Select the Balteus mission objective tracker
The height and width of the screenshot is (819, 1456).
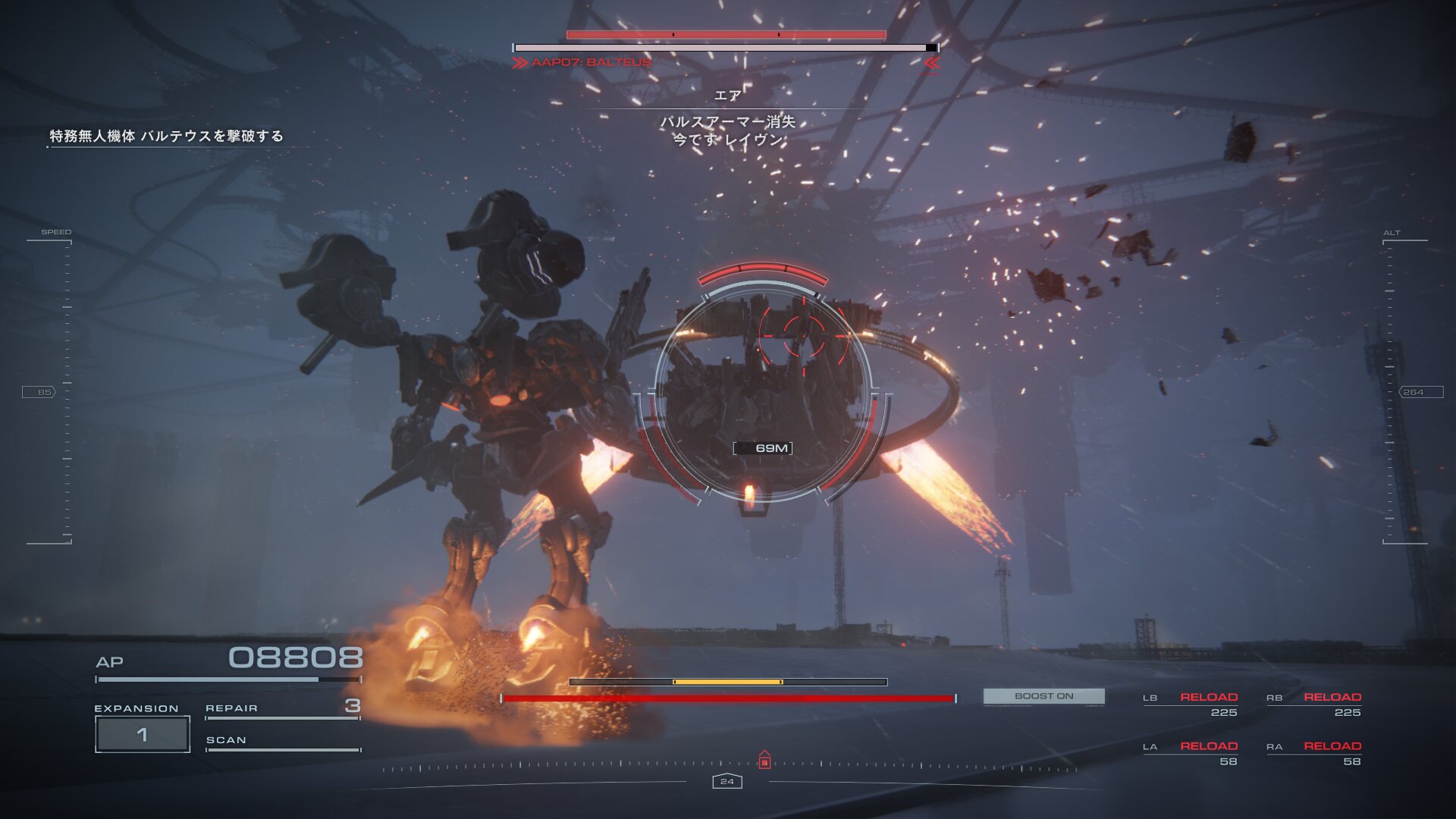(166, 136)
